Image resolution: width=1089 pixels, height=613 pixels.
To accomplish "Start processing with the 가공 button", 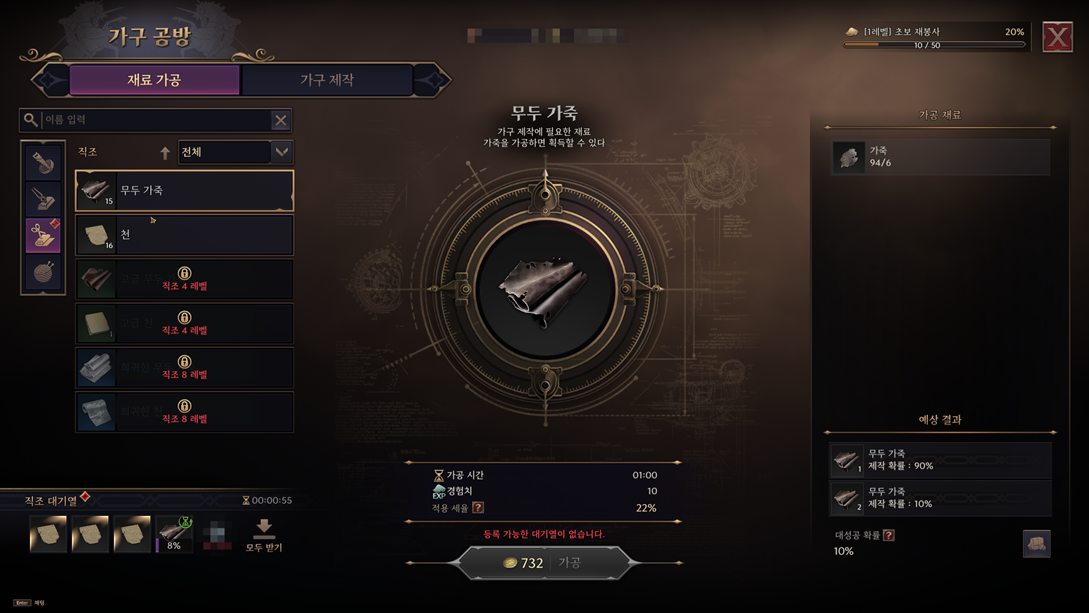I will pyautogui.click(x=545, y=563).
